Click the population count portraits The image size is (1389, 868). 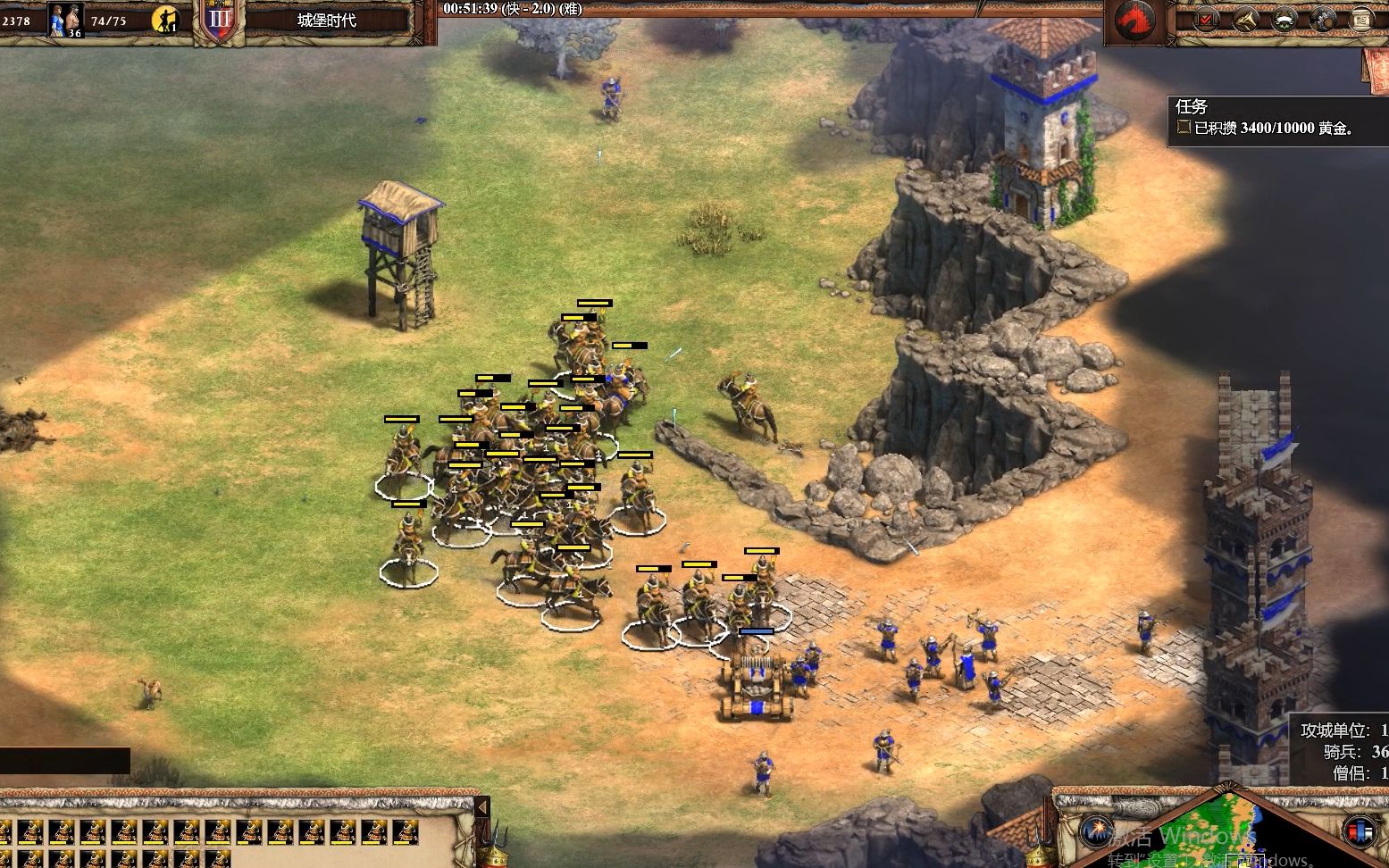(66, 19)
